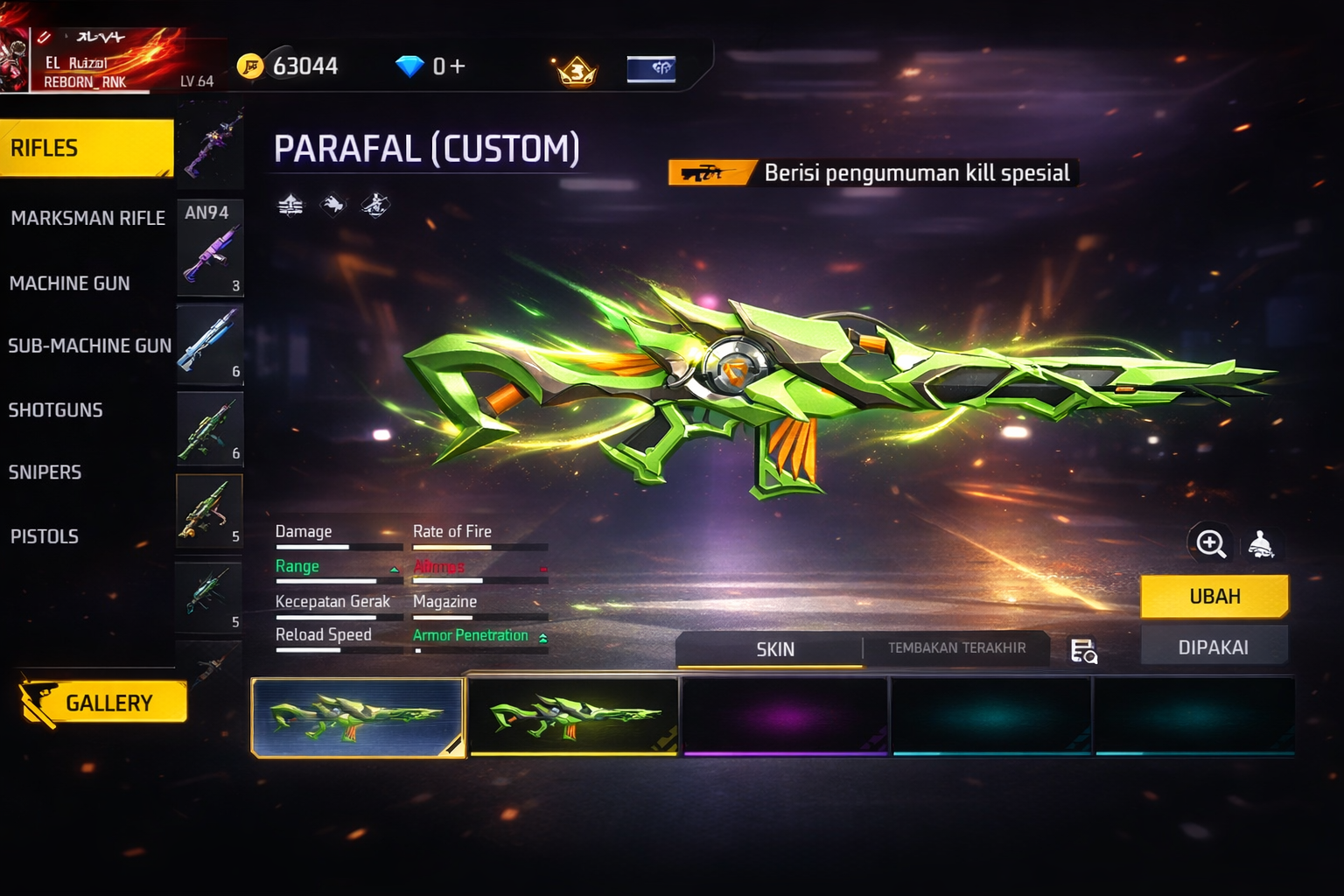Screen dimensions: 1344x896
Task: Show the SHOTGUNS category
Action: click(56, 409)
